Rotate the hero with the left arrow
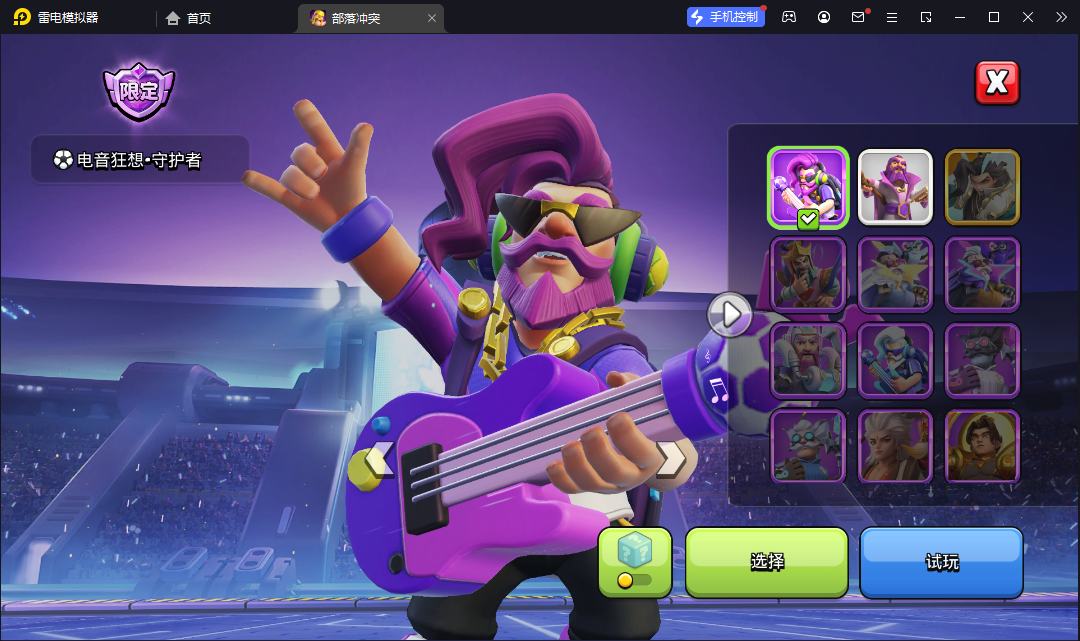Screen dimensions: 1080x641 click(380, 460)
